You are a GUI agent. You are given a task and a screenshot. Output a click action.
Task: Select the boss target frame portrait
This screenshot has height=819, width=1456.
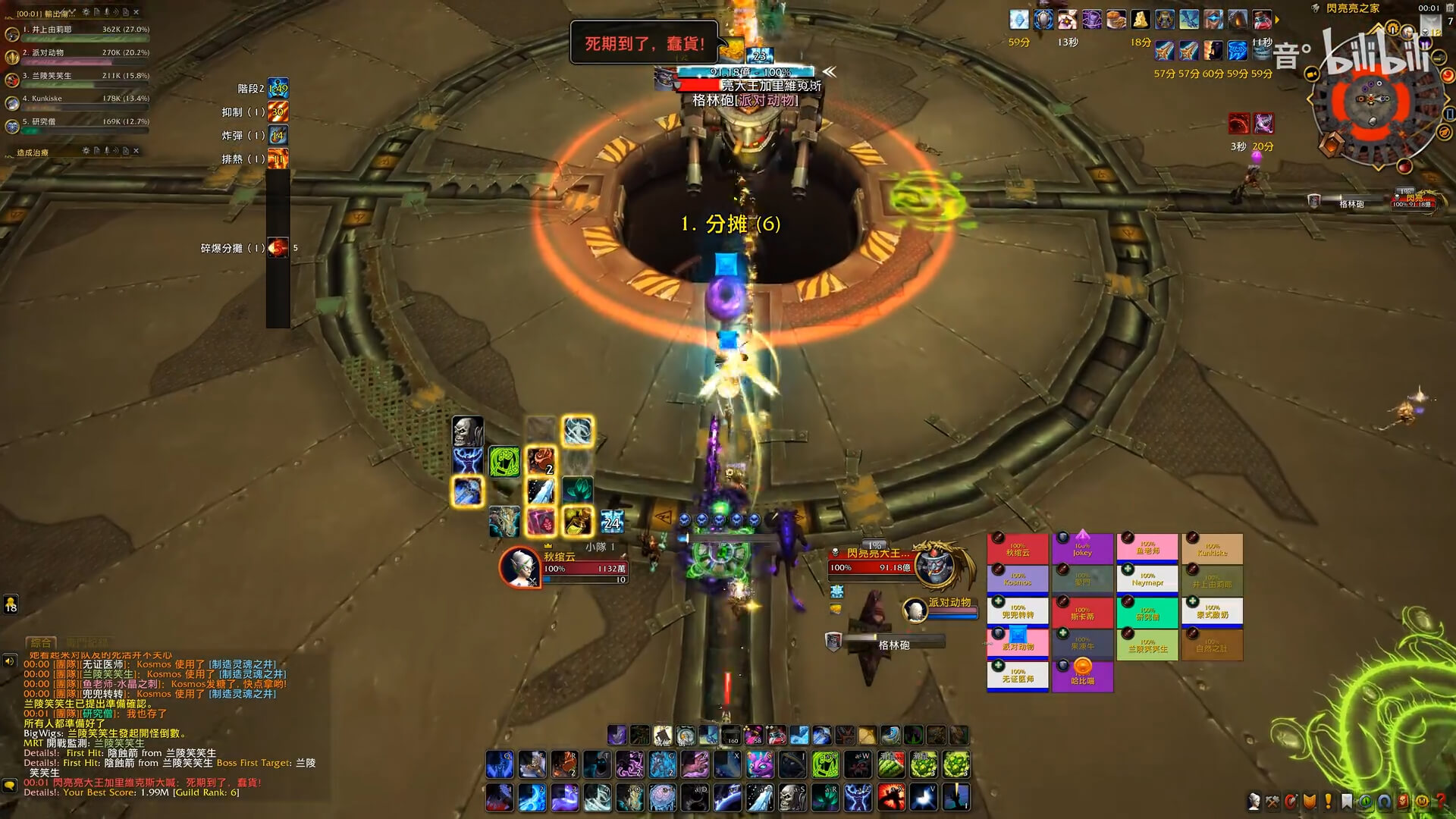point(935,565)
